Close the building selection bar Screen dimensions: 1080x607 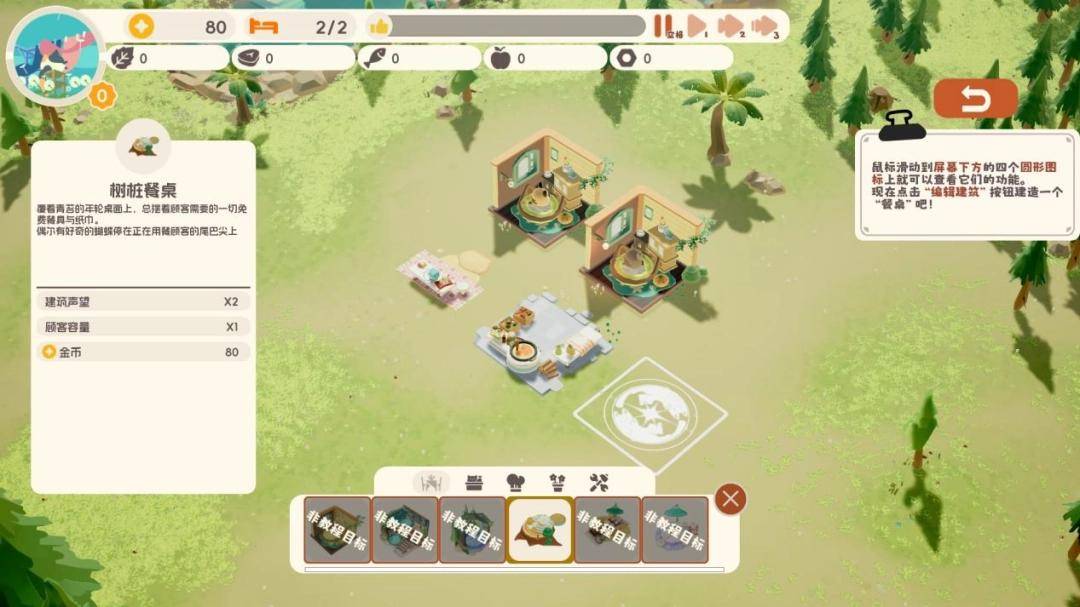pos(731,498)
